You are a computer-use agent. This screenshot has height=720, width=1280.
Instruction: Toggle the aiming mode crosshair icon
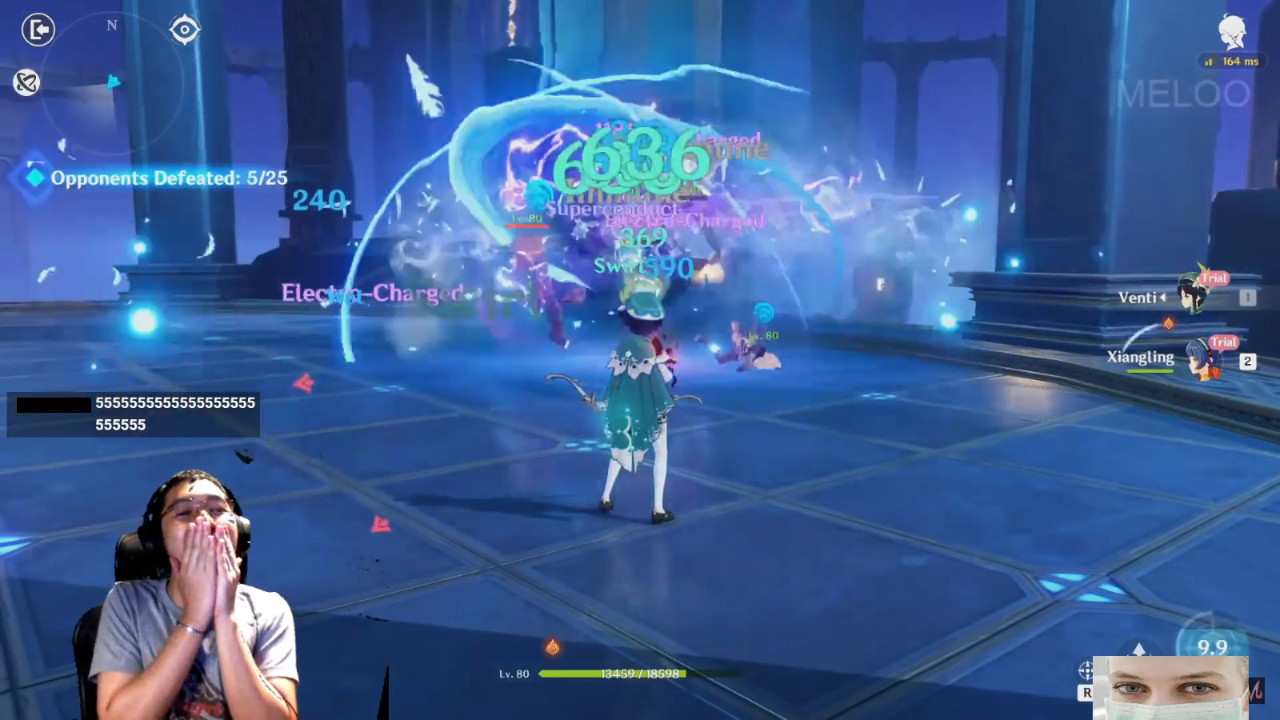(1086, 670)
